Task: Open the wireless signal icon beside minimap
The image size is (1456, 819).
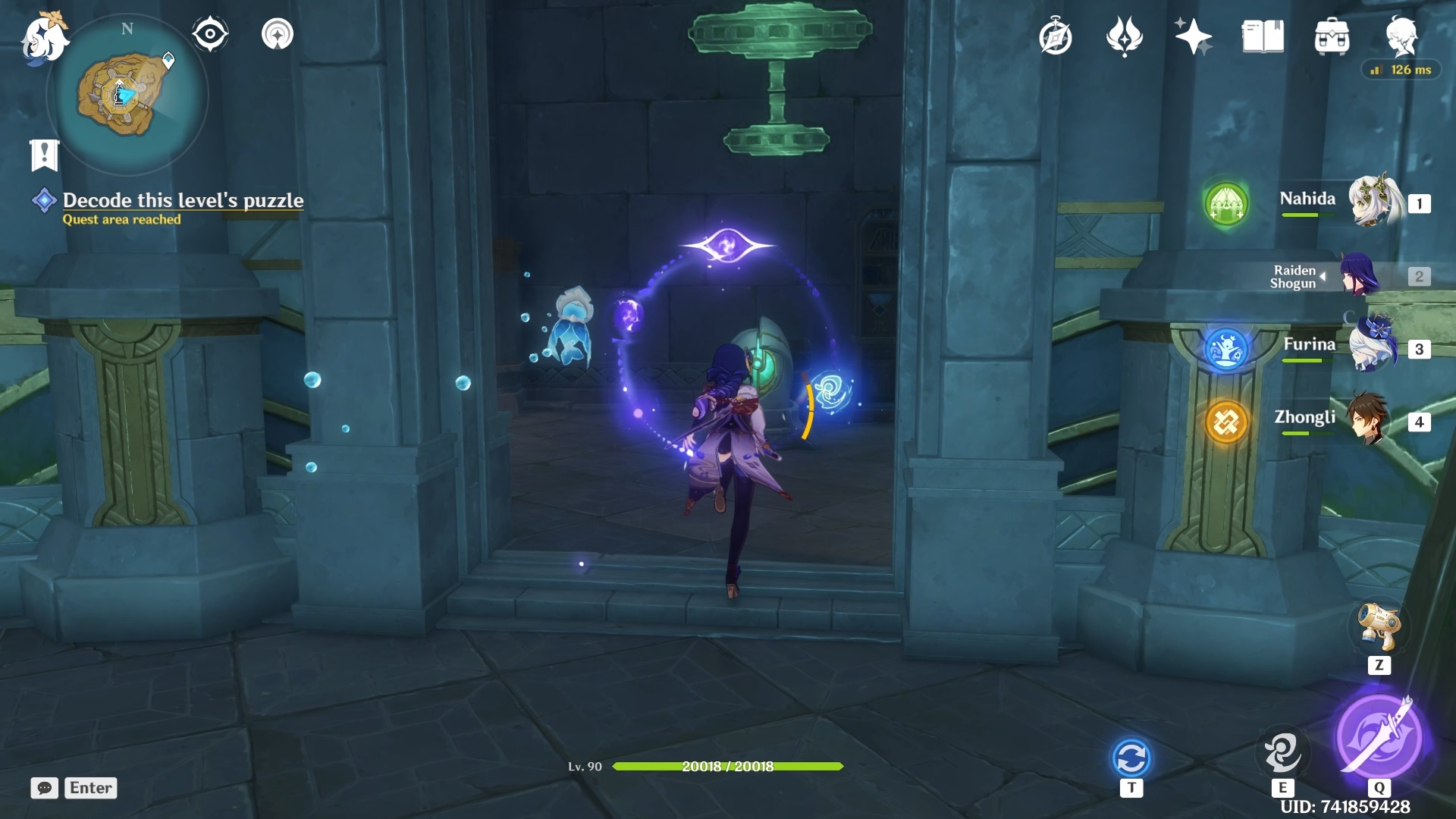Action: [278, 34]
